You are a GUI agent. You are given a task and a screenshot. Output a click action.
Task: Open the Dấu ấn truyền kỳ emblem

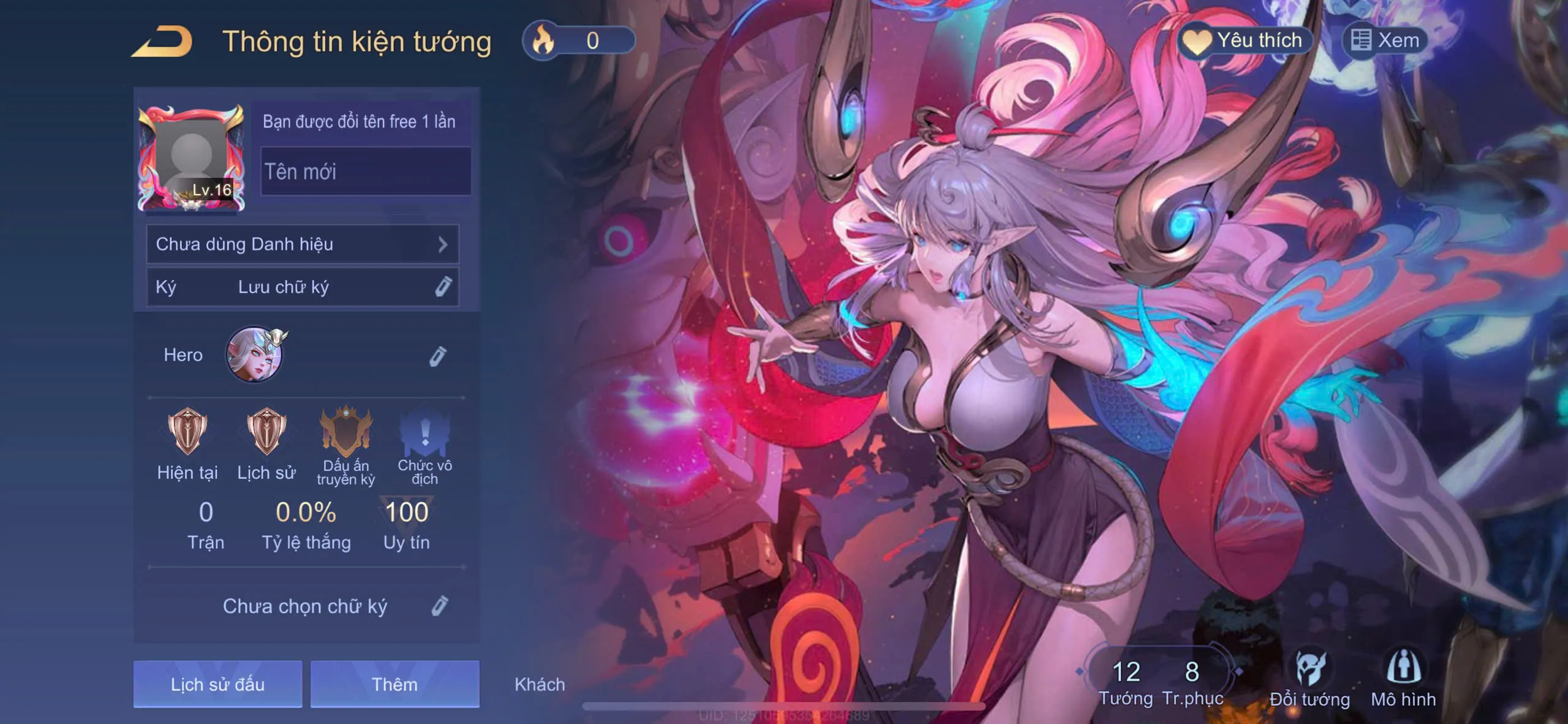pyautogui.click(x=346, y=431)
